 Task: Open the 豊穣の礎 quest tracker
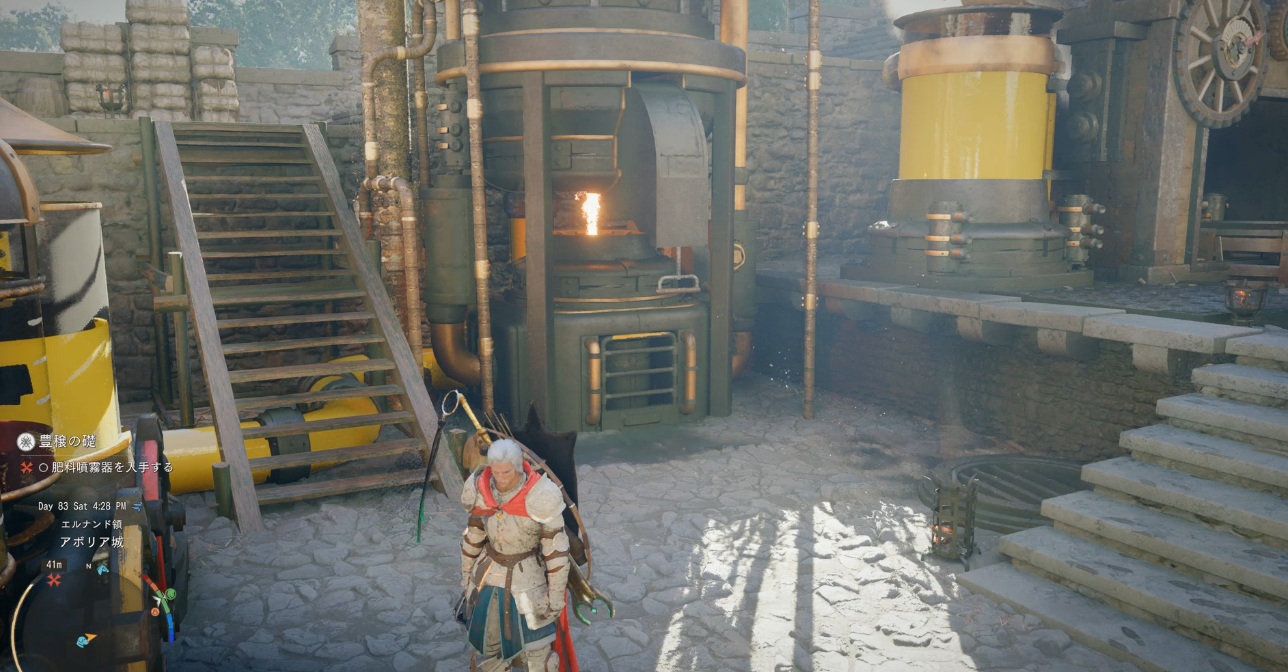tap(68, 441)
